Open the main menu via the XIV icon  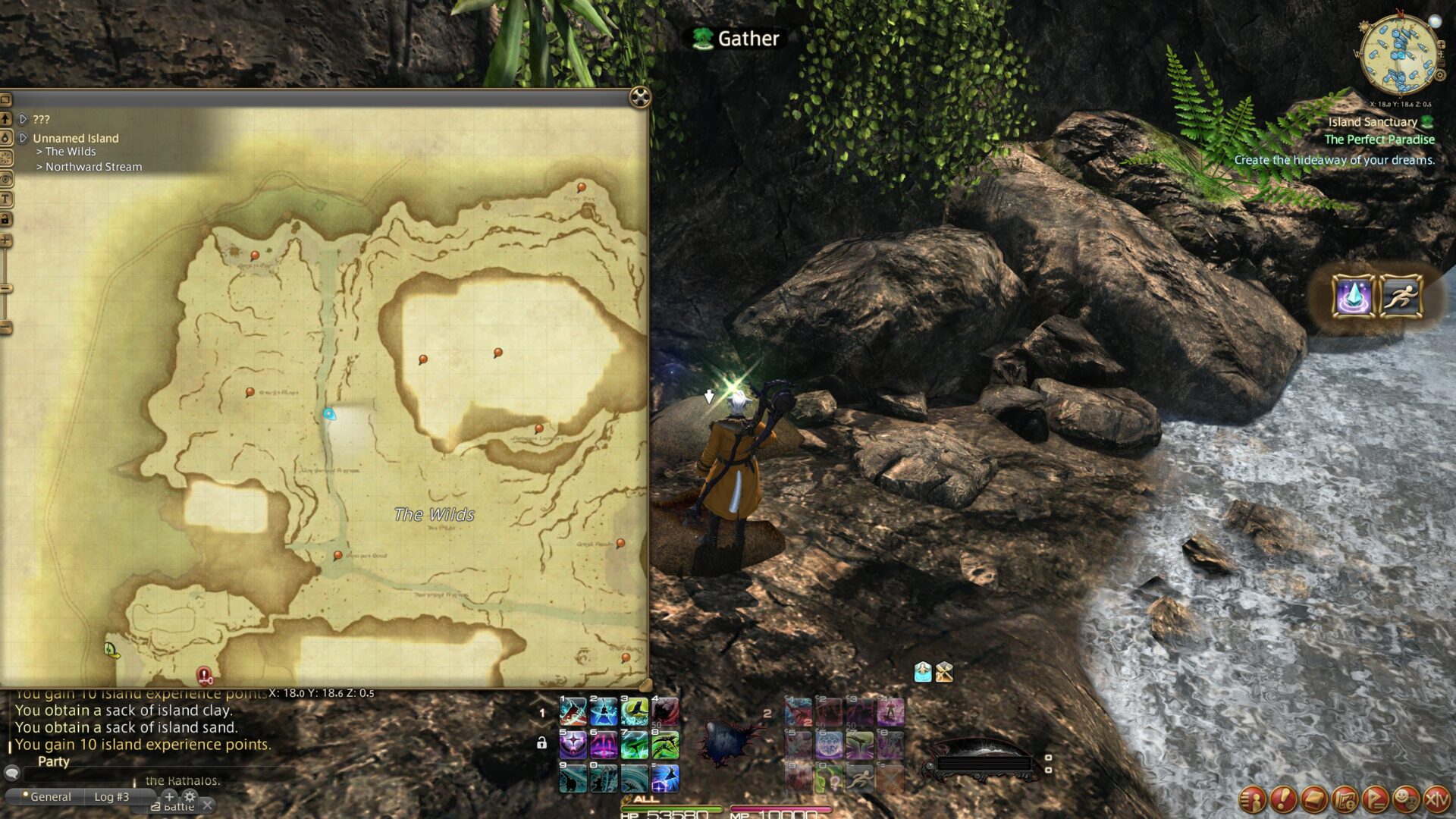click(1436, 800)
